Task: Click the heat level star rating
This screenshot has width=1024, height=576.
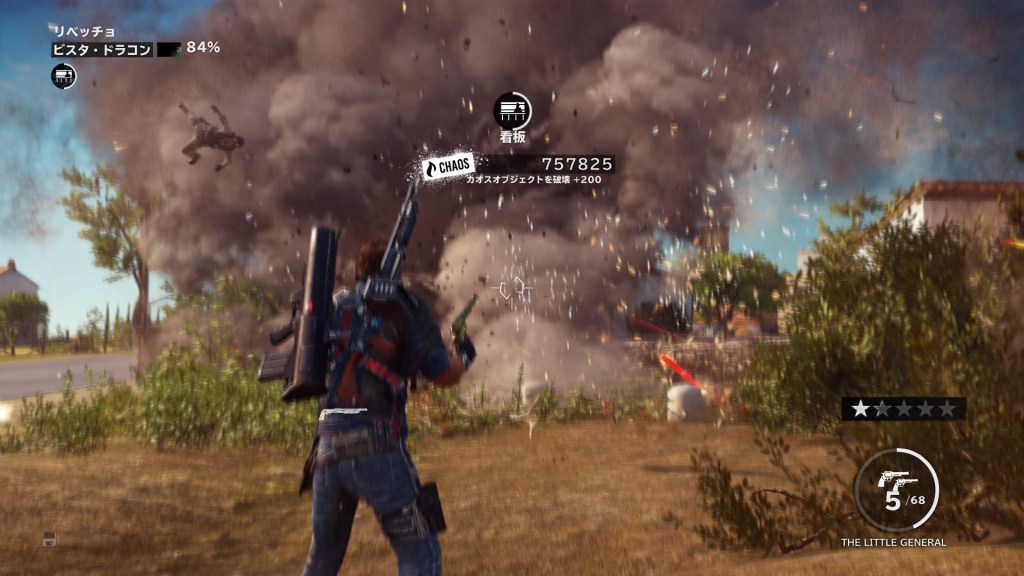Action: [x=903, y=408]
